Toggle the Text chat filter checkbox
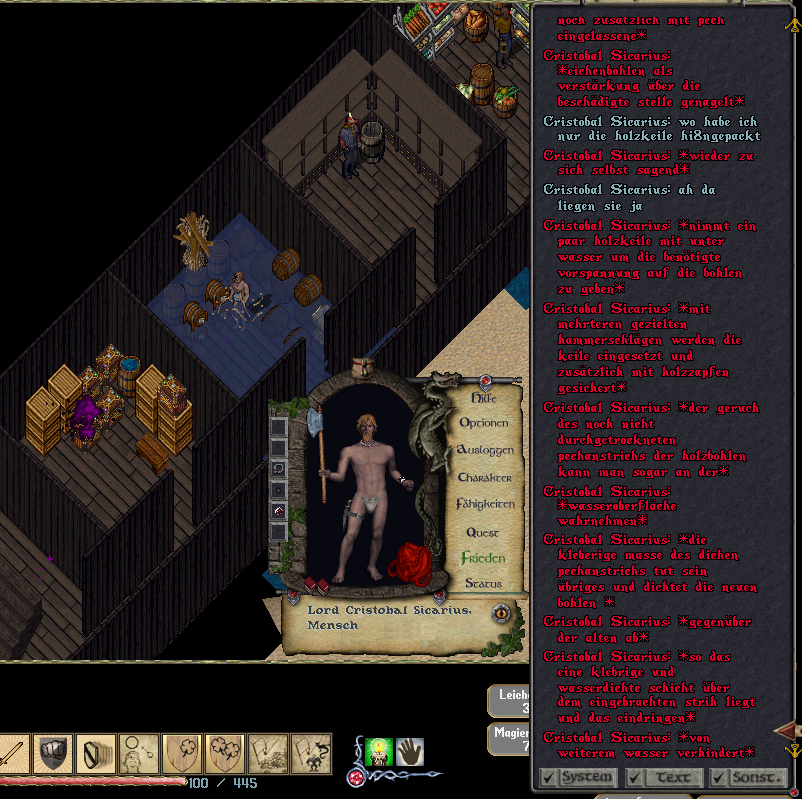The width and height of the screenshot is (802, 799). click(634, 777)
